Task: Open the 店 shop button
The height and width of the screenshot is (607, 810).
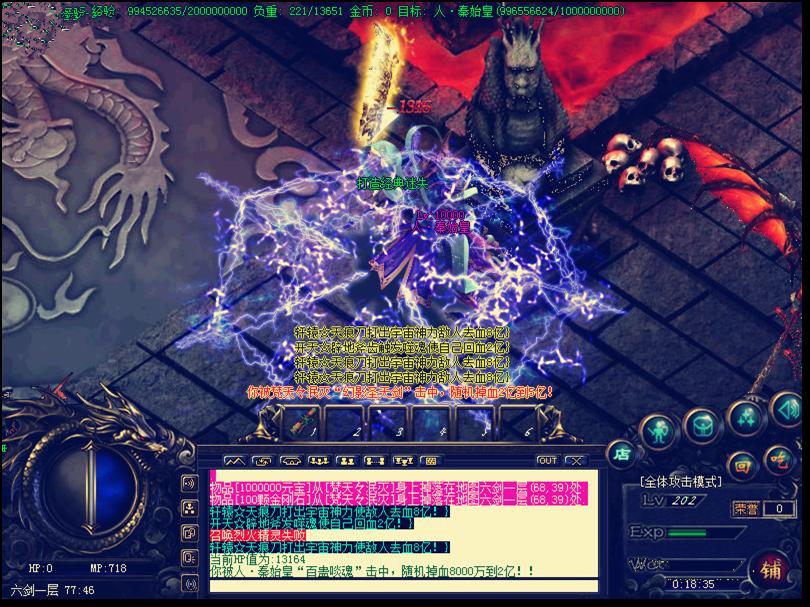Action: coord(621,451)
